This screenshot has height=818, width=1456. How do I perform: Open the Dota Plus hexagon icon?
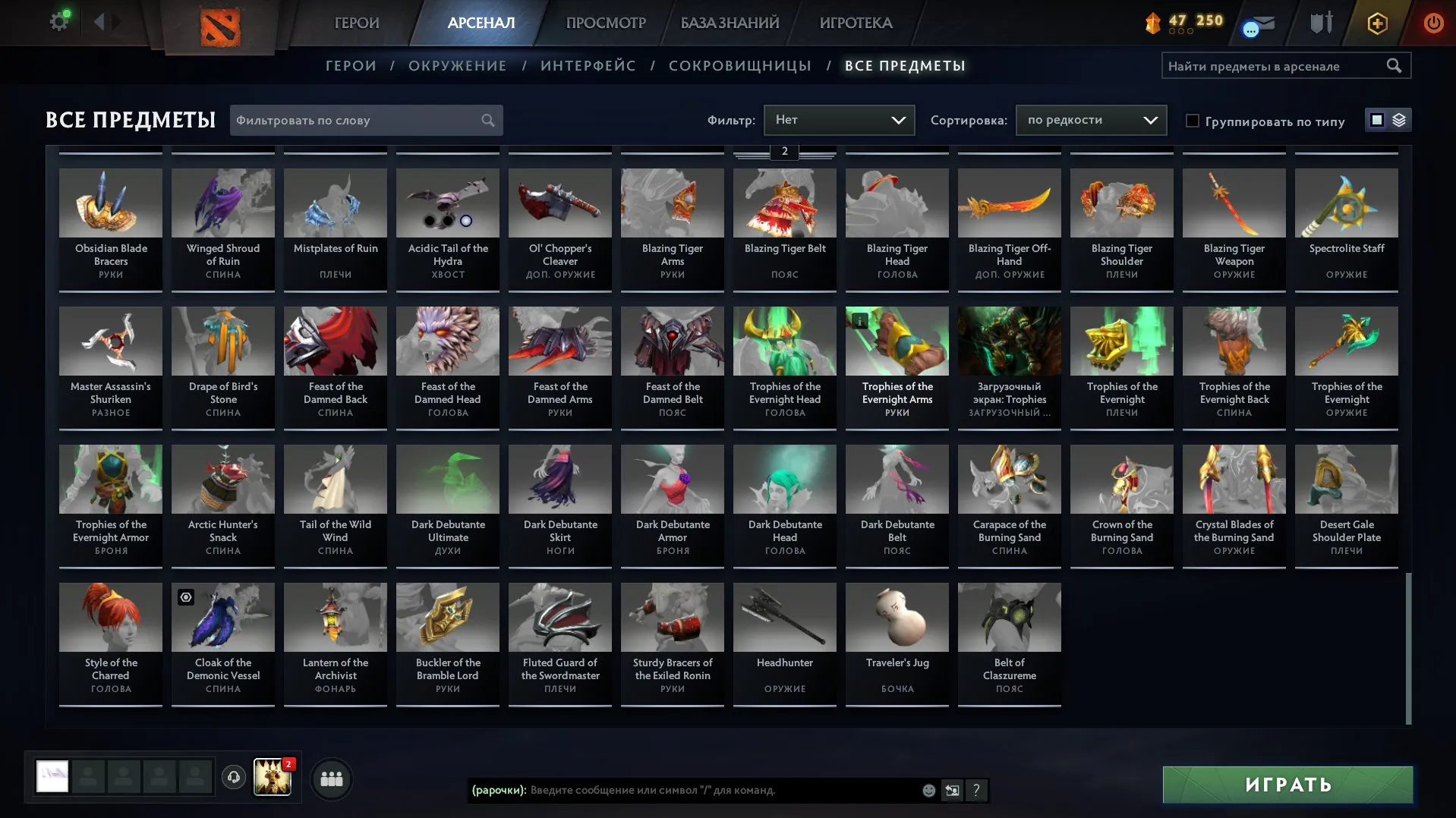pos(1376,23)
